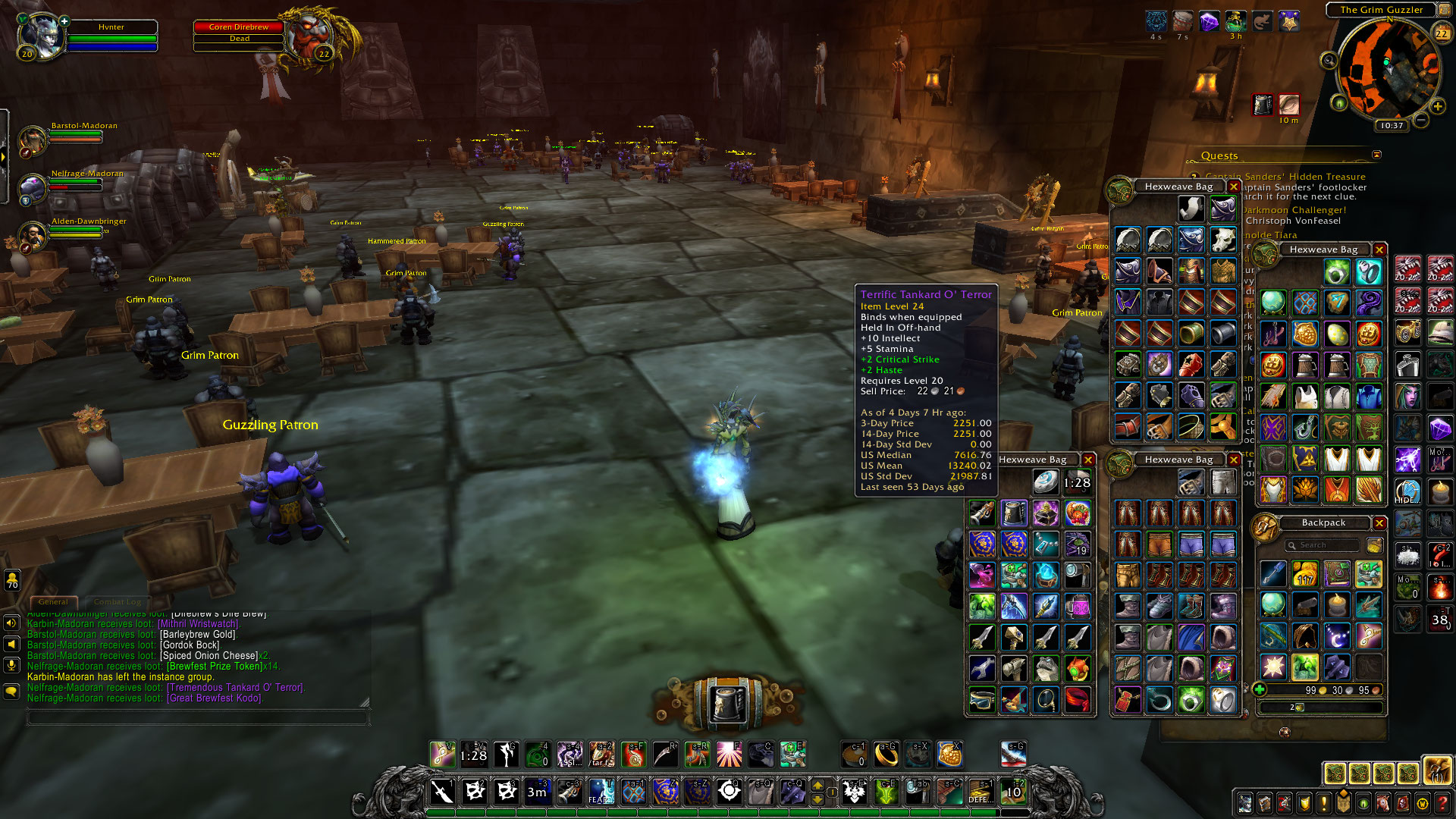Screen dimensions: 1456x819
Task: Zoom in on the minimap
Action: coord(1437,106)
